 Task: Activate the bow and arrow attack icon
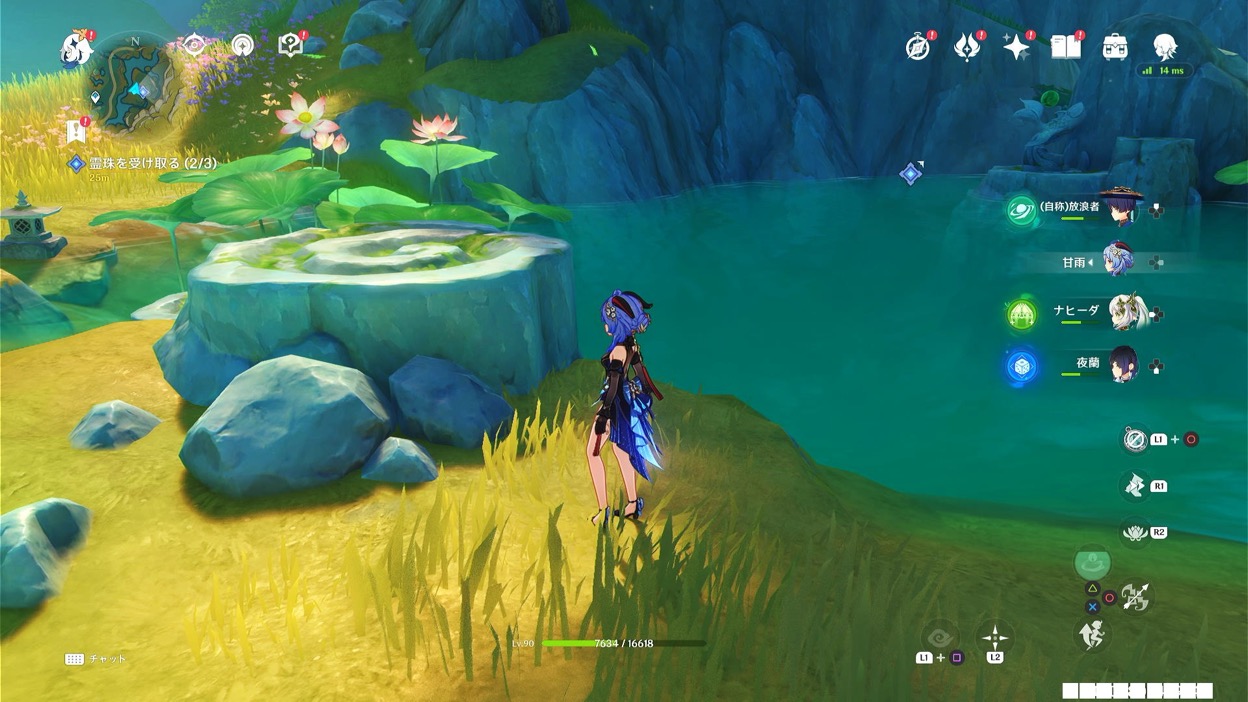[1135, 598]
